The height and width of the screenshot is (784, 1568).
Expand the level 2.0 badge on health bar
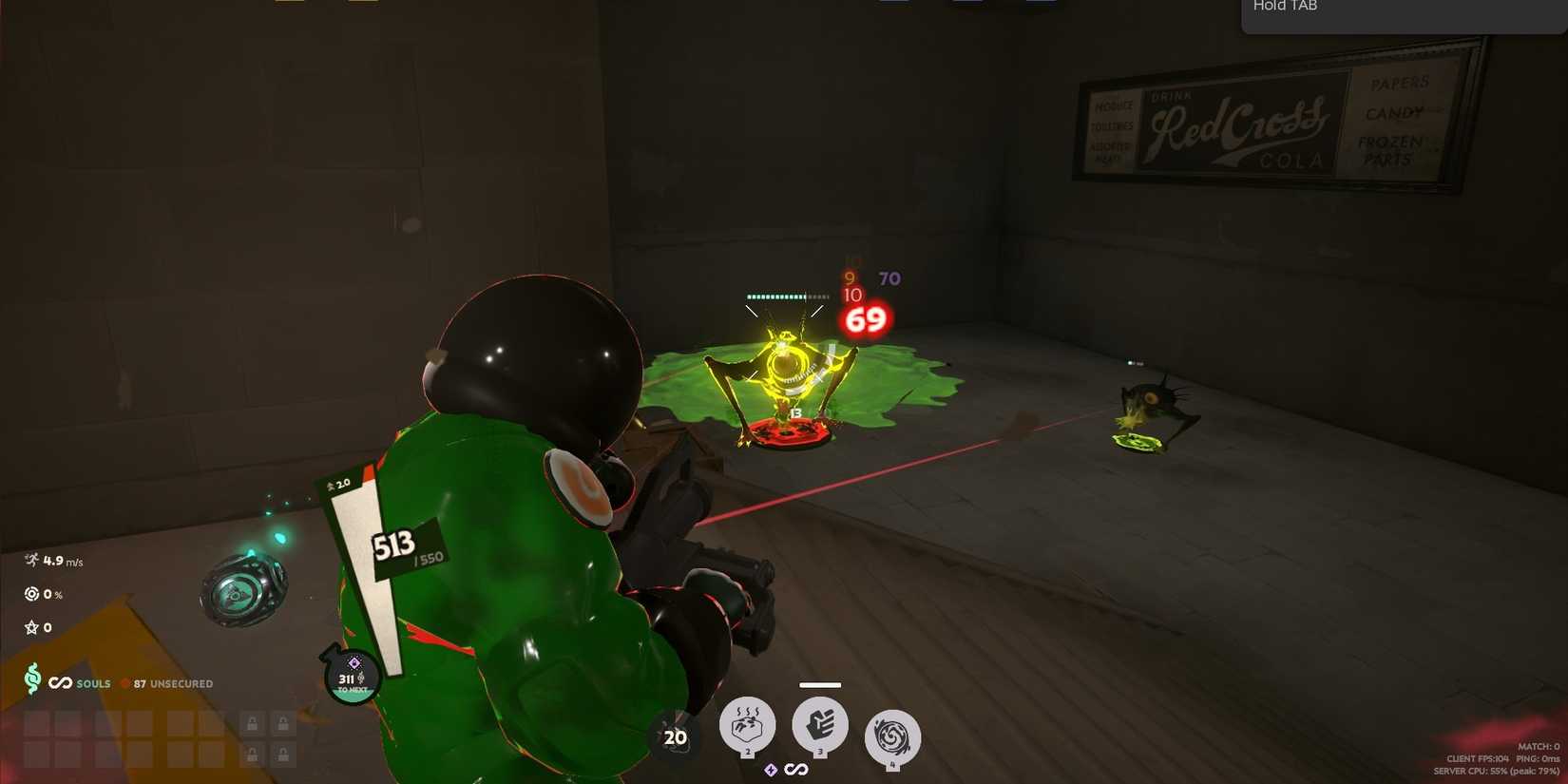click(339, 483)
